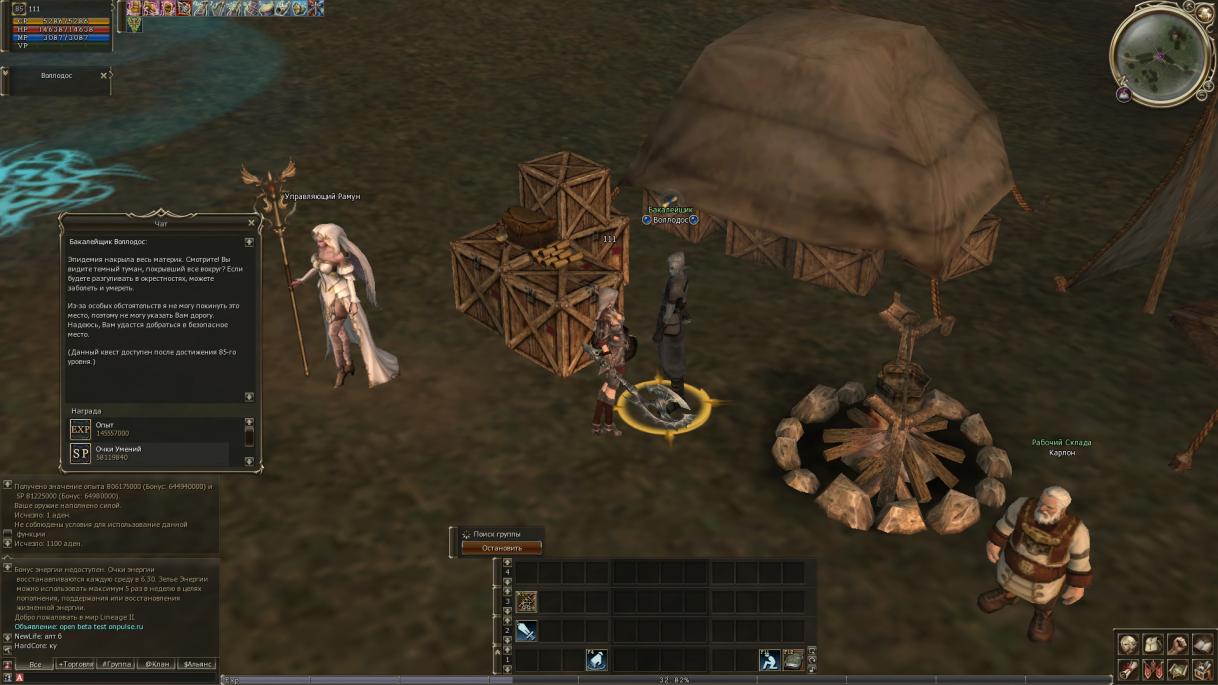
Task: Select the #Группа chat tab
Action: (x=117, y=664)
